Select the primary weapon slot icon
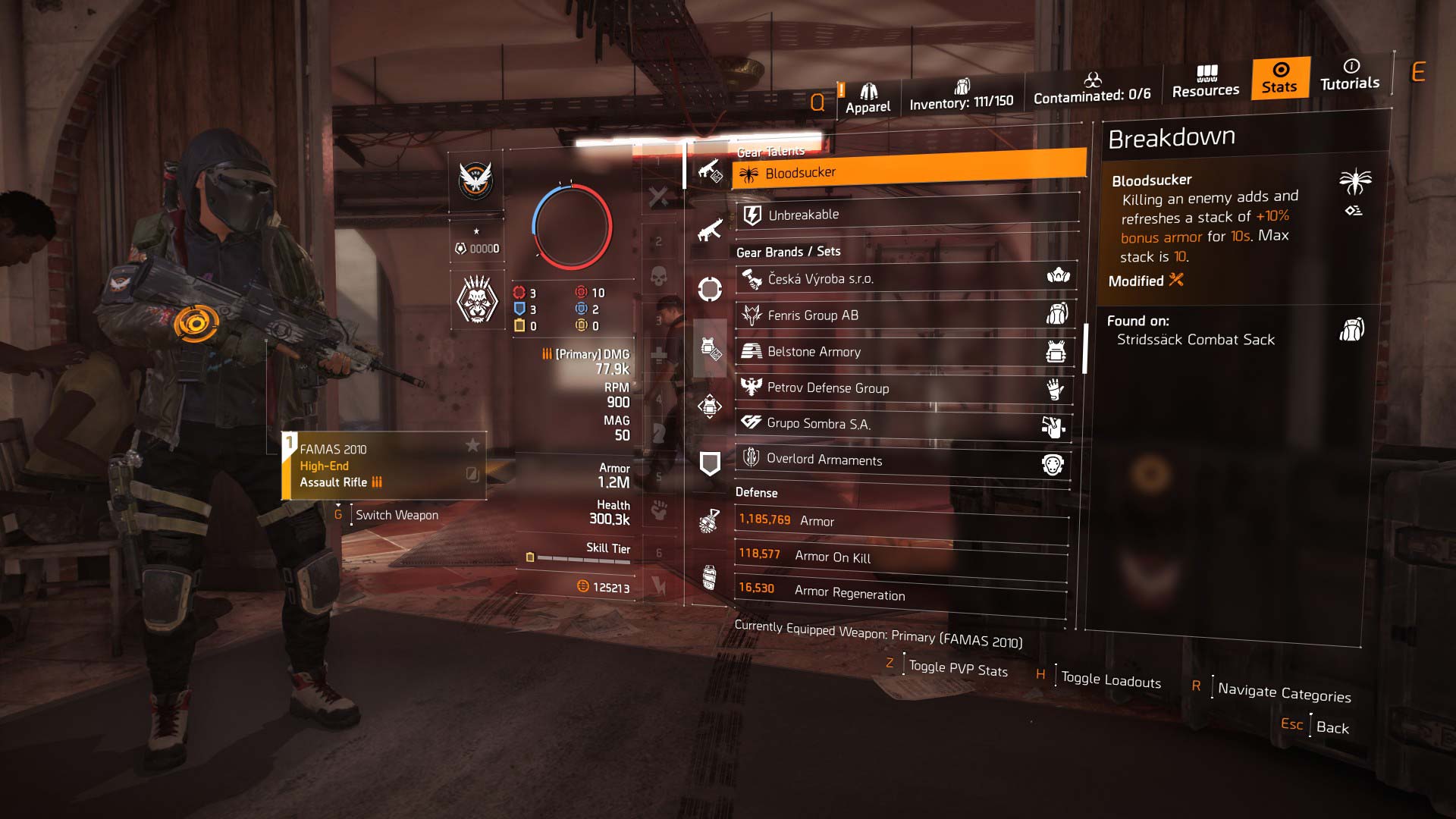This screenshot has width=1456, height=819. pos(709,171)
